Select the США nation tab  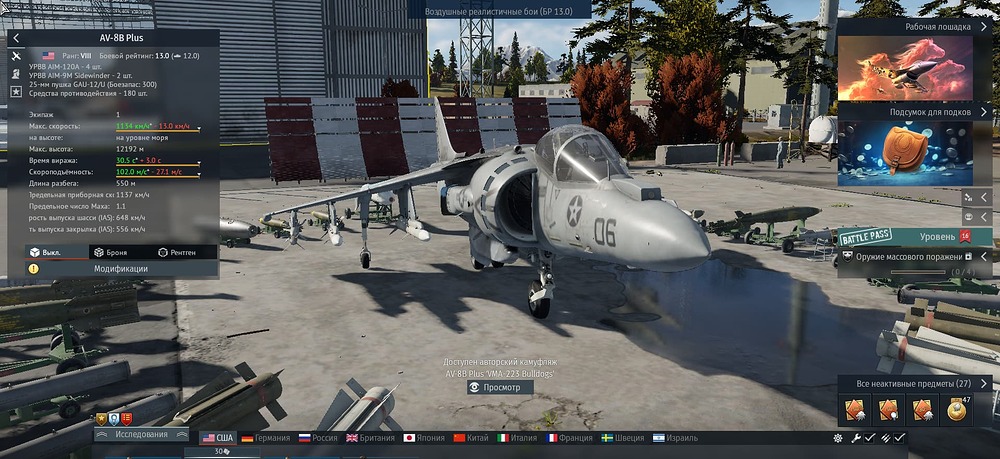217,438
